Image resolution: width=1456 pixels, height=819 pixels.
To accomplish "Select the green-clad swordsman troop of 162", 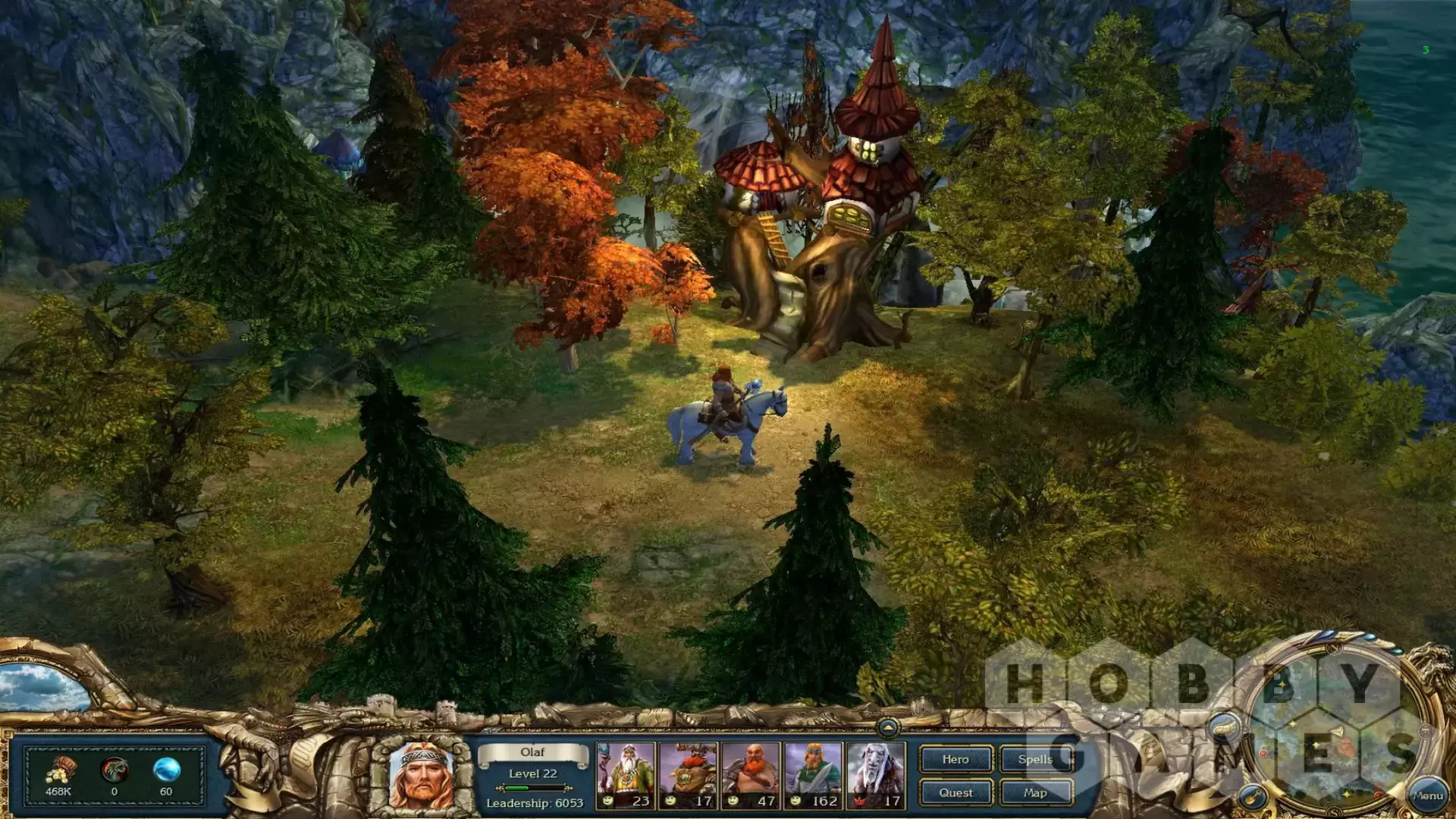I will (x=813, y=775).
